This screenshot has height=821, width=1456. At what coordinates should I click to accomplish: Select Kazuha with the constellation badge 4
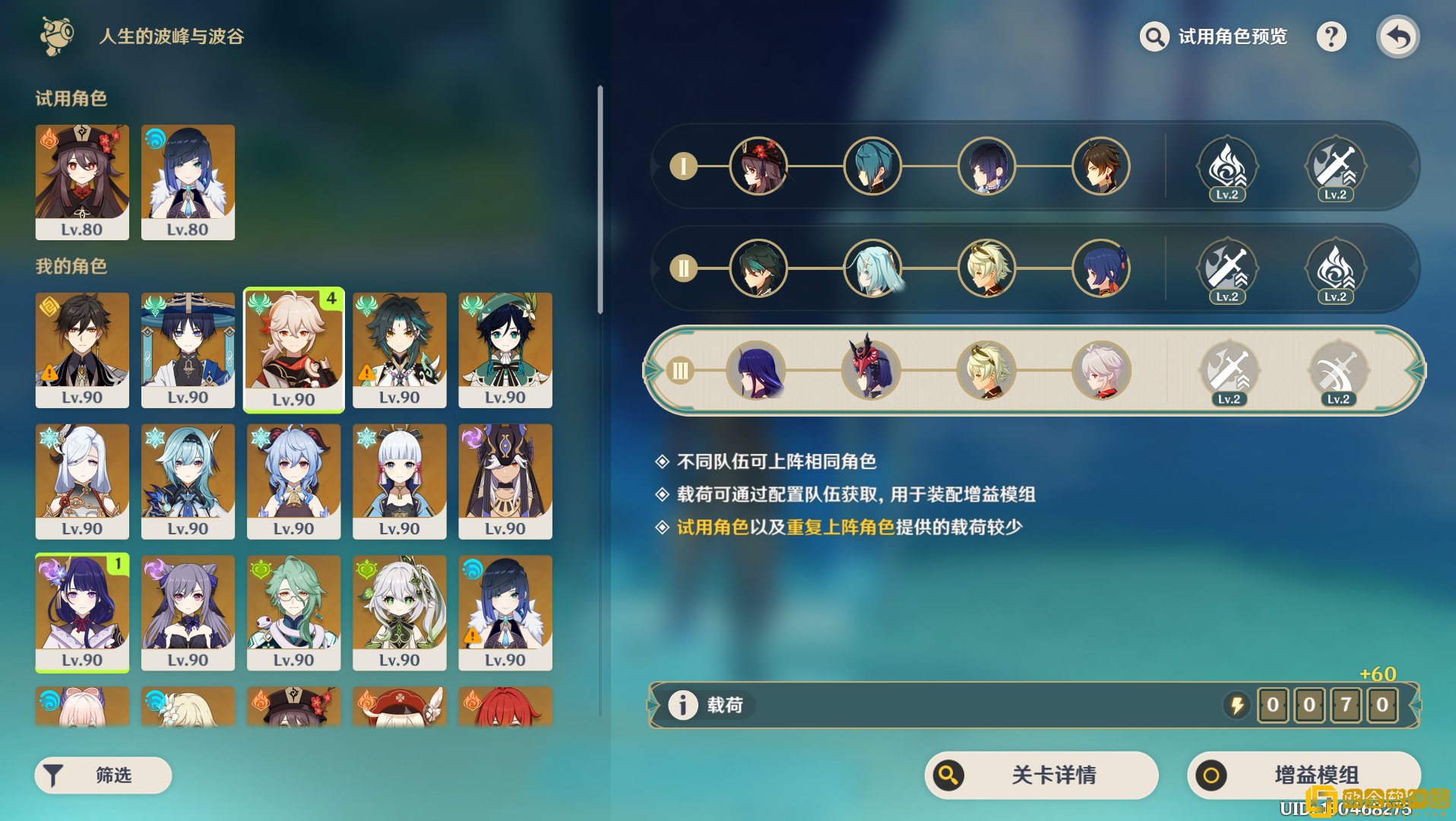293,350
